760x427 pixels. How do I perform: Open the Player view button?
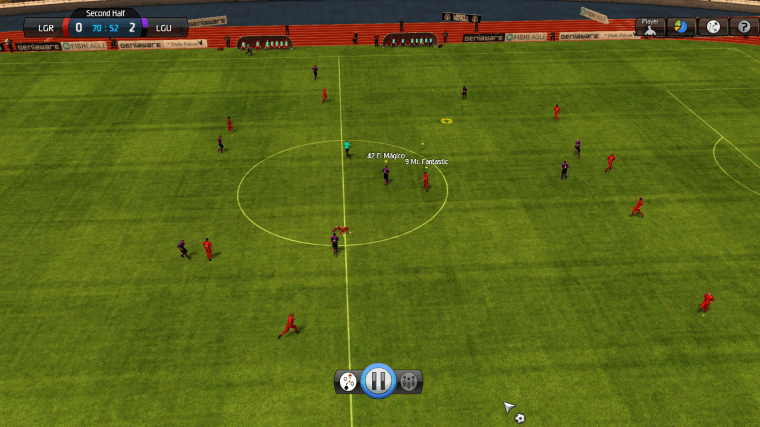[x=650, y=27]
